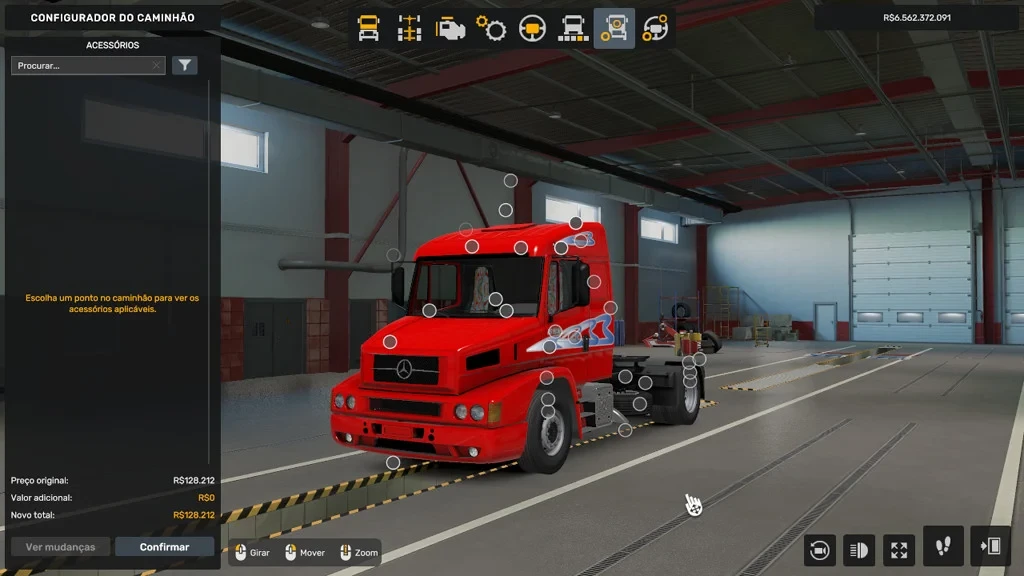Leave the configurator with the exit door icon
The height and width of the screenshot is (576, 1024).
(x=990, y=547)
